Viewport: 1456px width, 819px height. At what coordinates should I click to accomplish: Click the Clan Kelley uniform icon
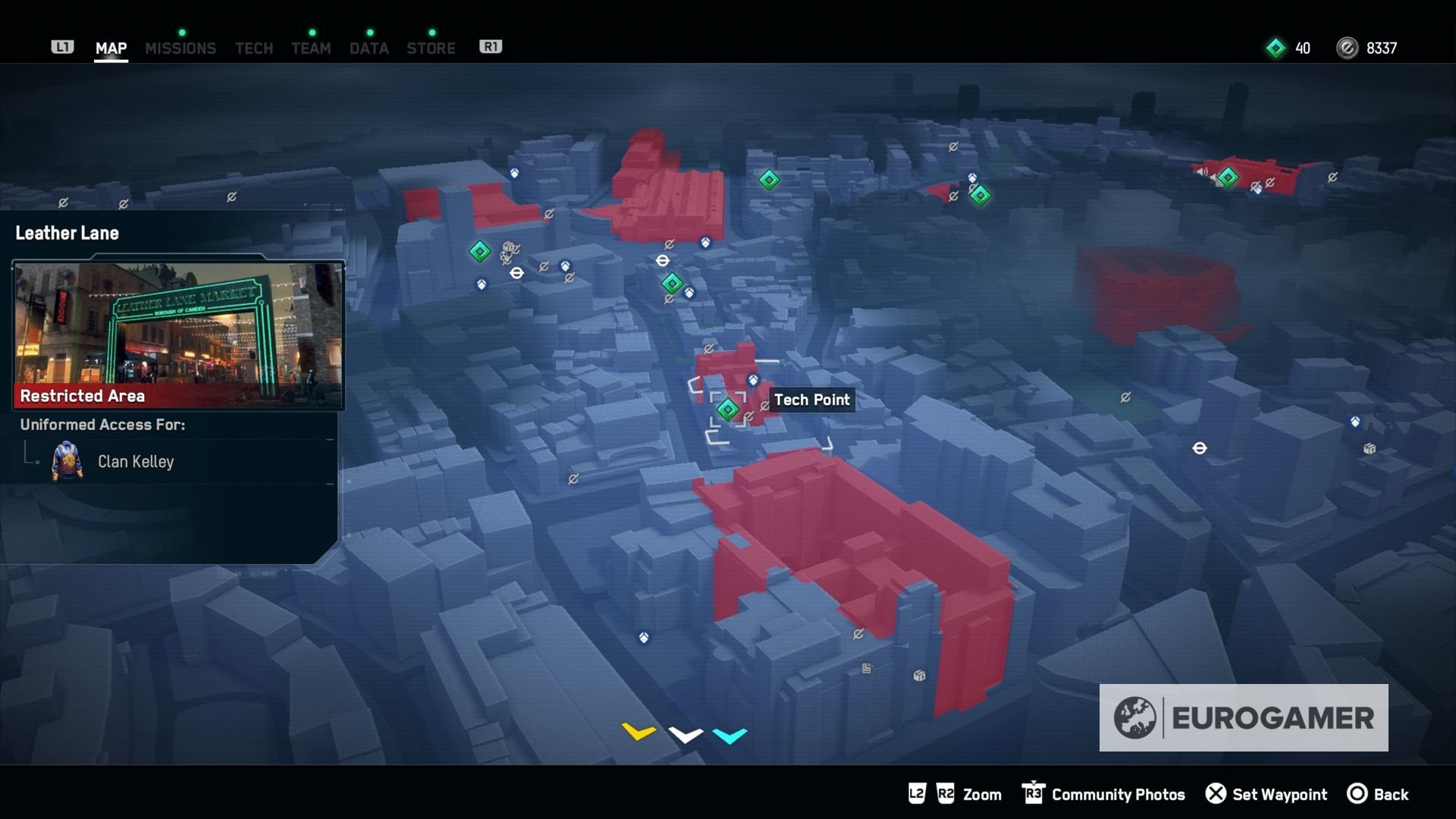pos(68,461)
